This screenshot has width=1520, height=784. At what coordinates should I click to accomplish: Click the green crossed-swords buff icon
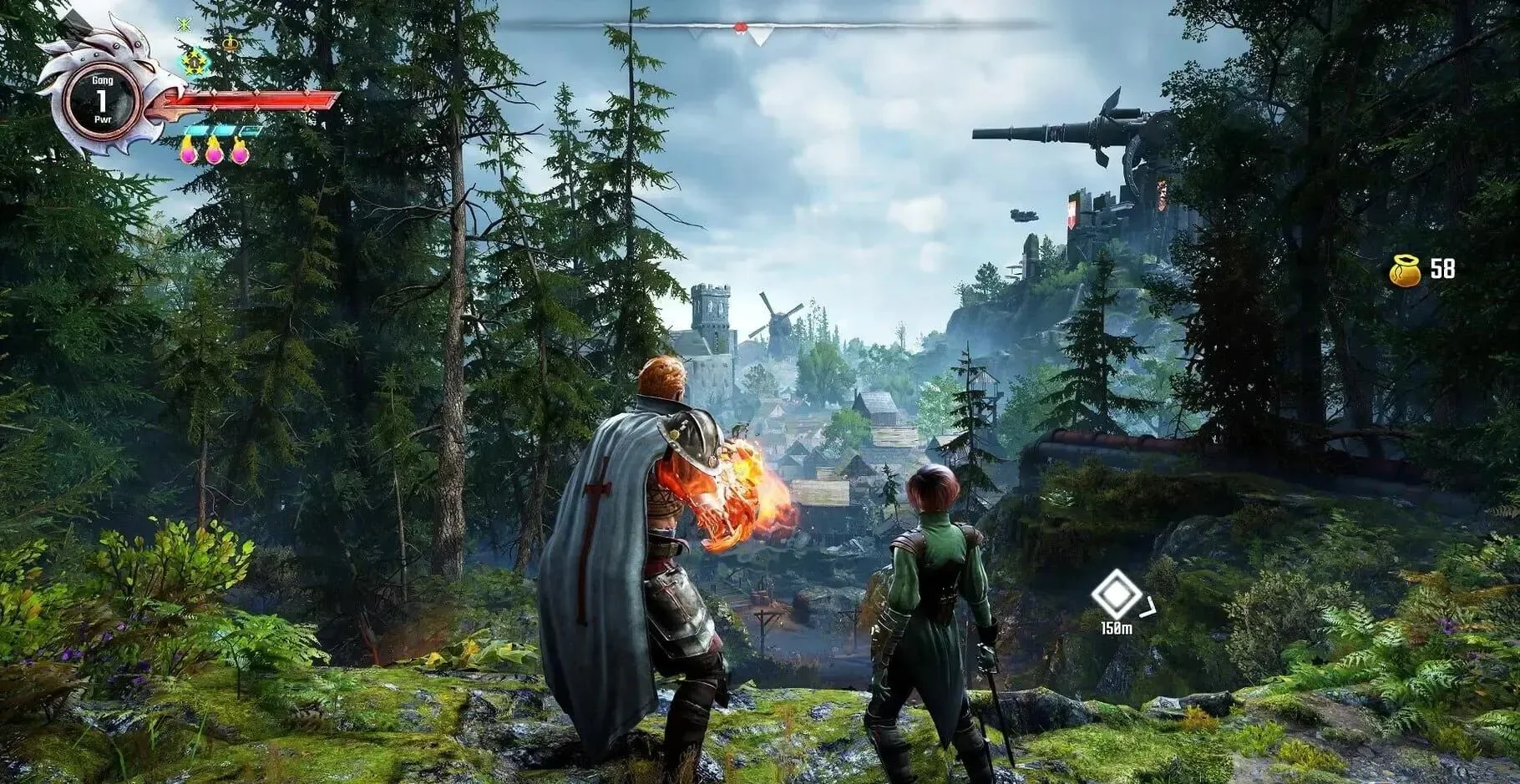(x=185, y=24)
